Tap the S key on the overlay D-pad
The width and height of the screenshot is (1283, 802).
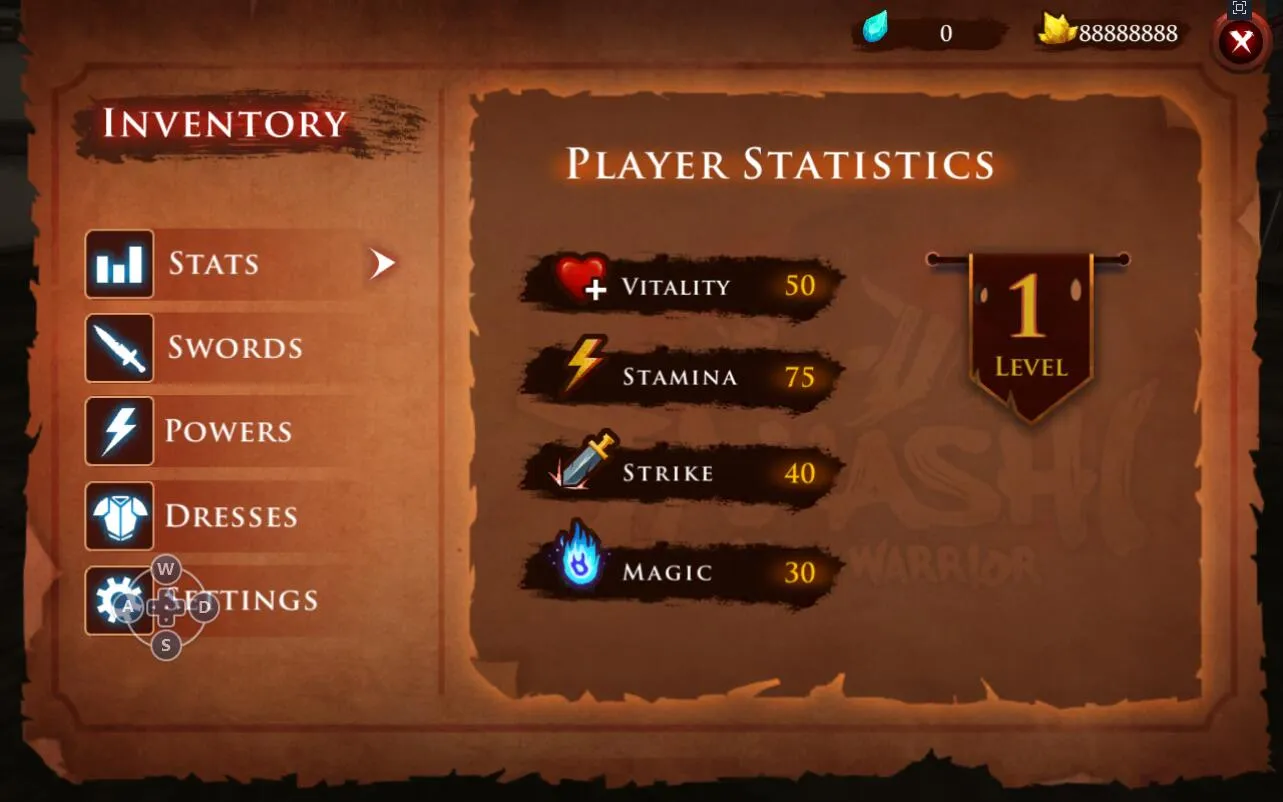pyautogui.click(x=166, y=645)
